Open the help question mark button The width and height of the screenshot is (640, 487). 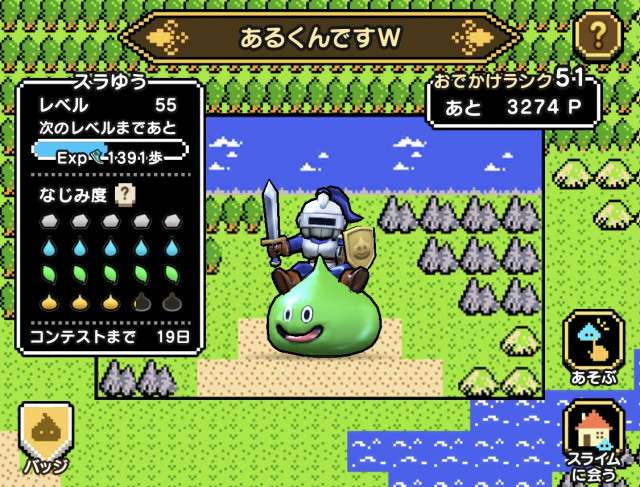598,38
